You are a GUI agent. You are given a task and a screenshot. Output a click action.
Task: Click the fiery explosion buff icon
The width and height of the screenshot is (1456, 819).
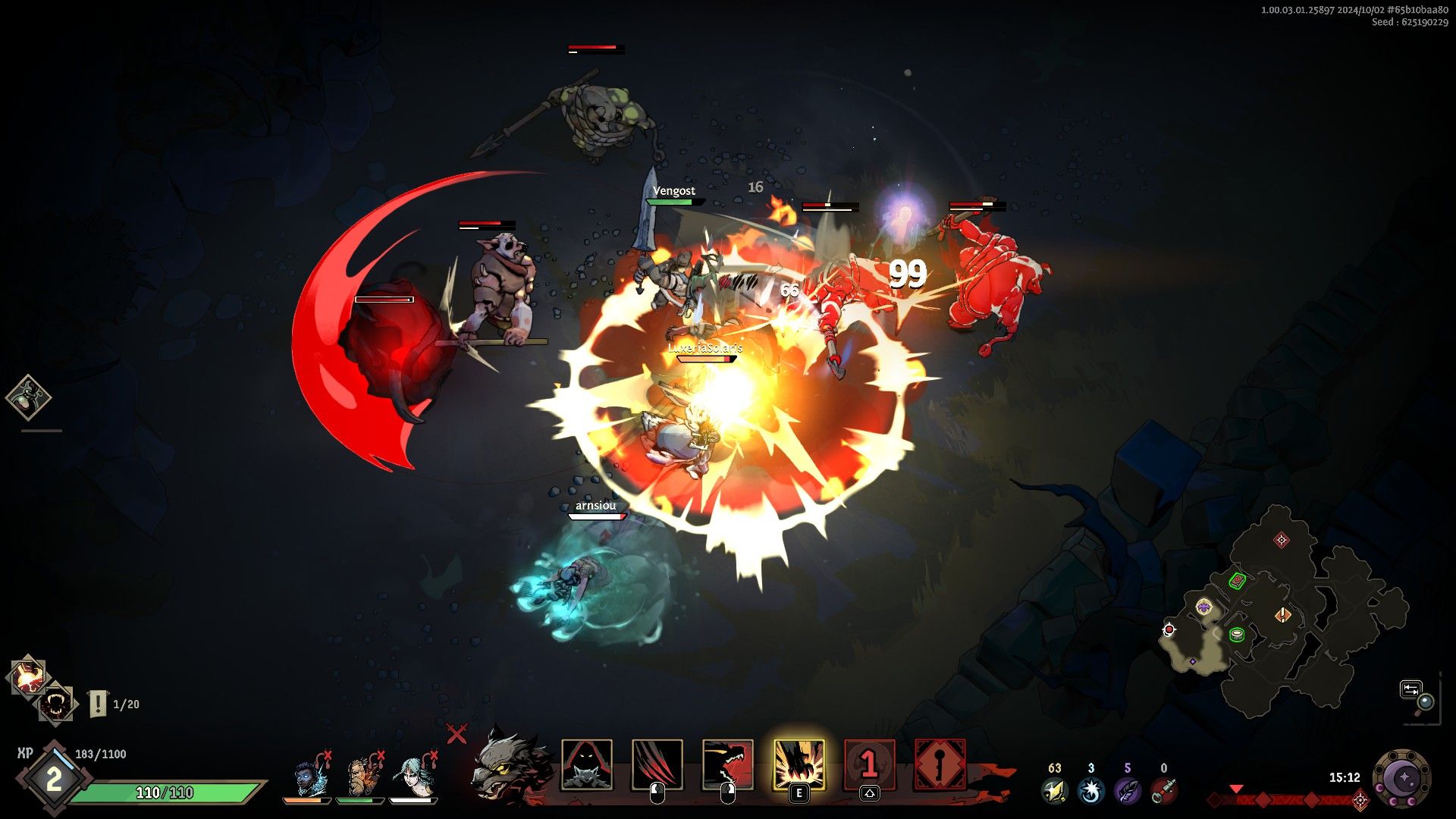[x=27, y=676]
